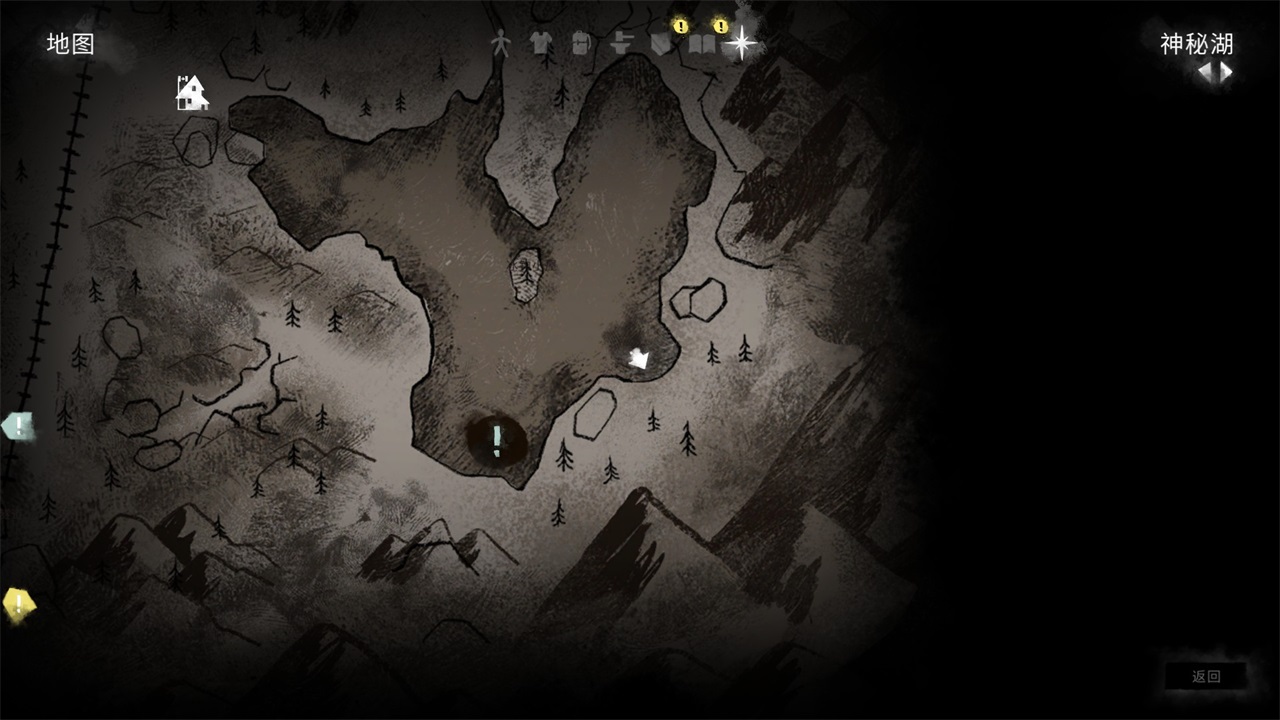Open the badge tab with alert
Viewport: 1280px width, 720px height.
point(660,43)
